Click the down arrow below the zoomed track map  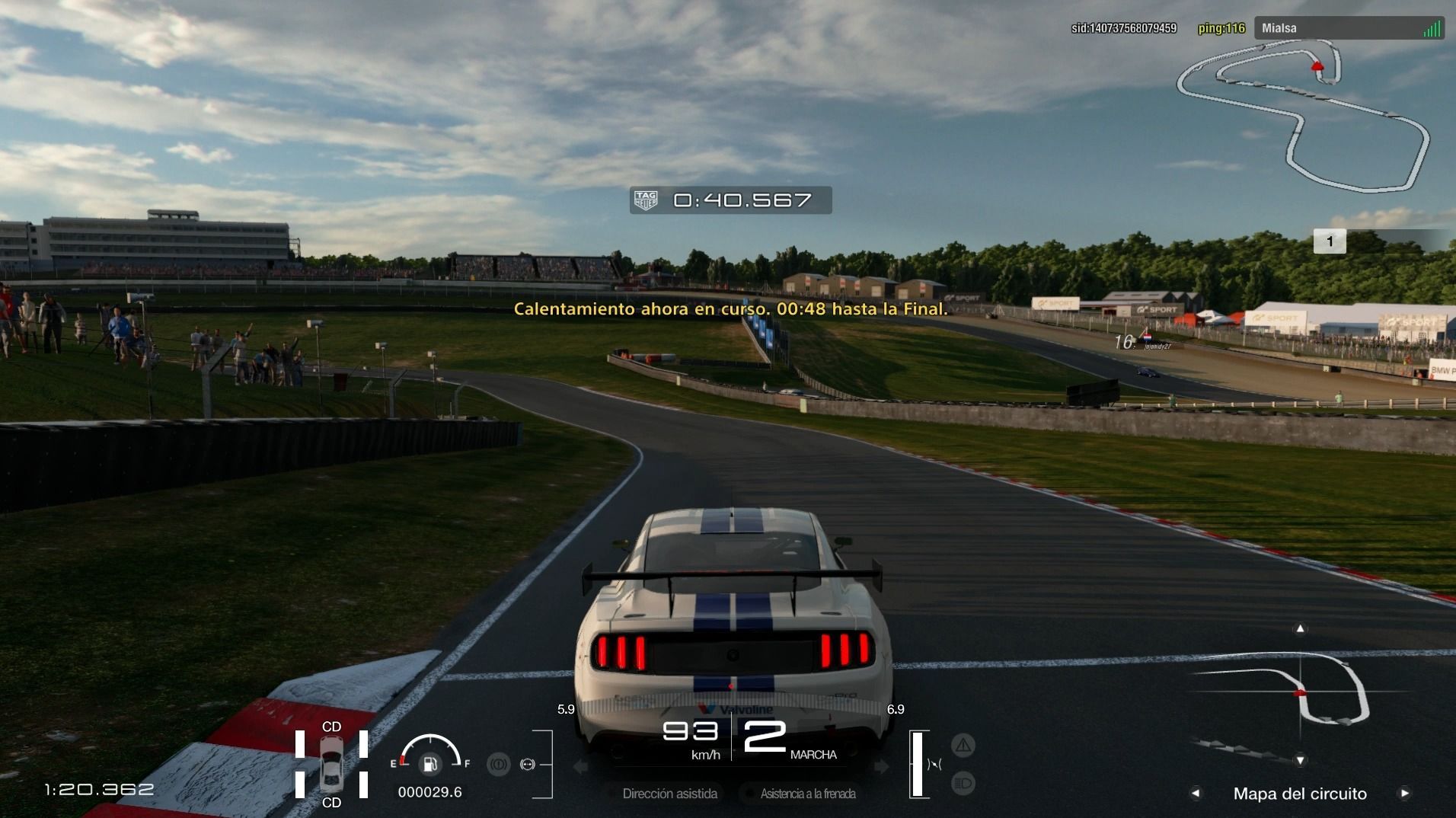[x=1301, y=760]
